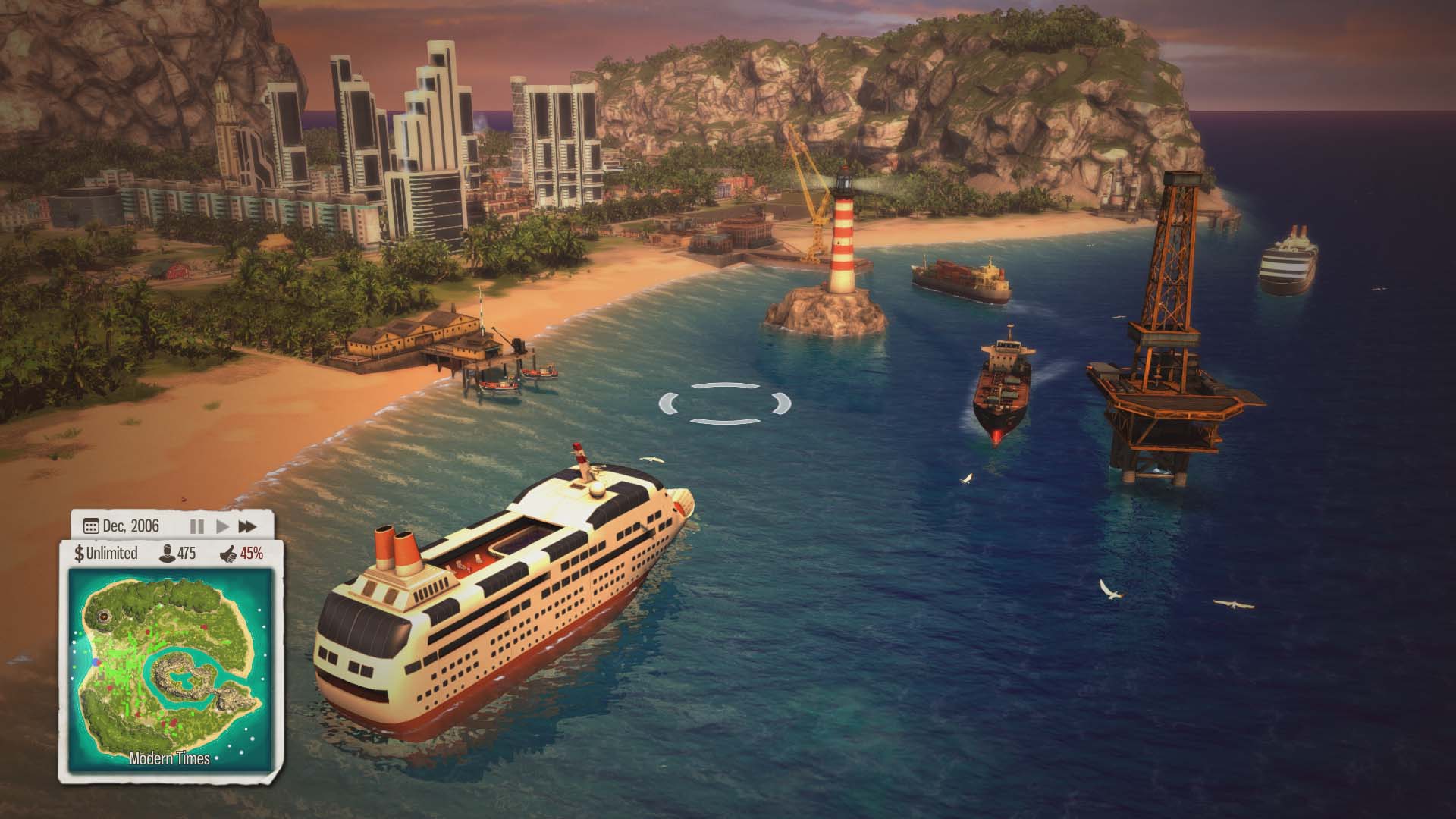This screenshot has width=1456, height=819.
Task: Open the treasury via the dollar sign
Action: click(x=79, y=554)
